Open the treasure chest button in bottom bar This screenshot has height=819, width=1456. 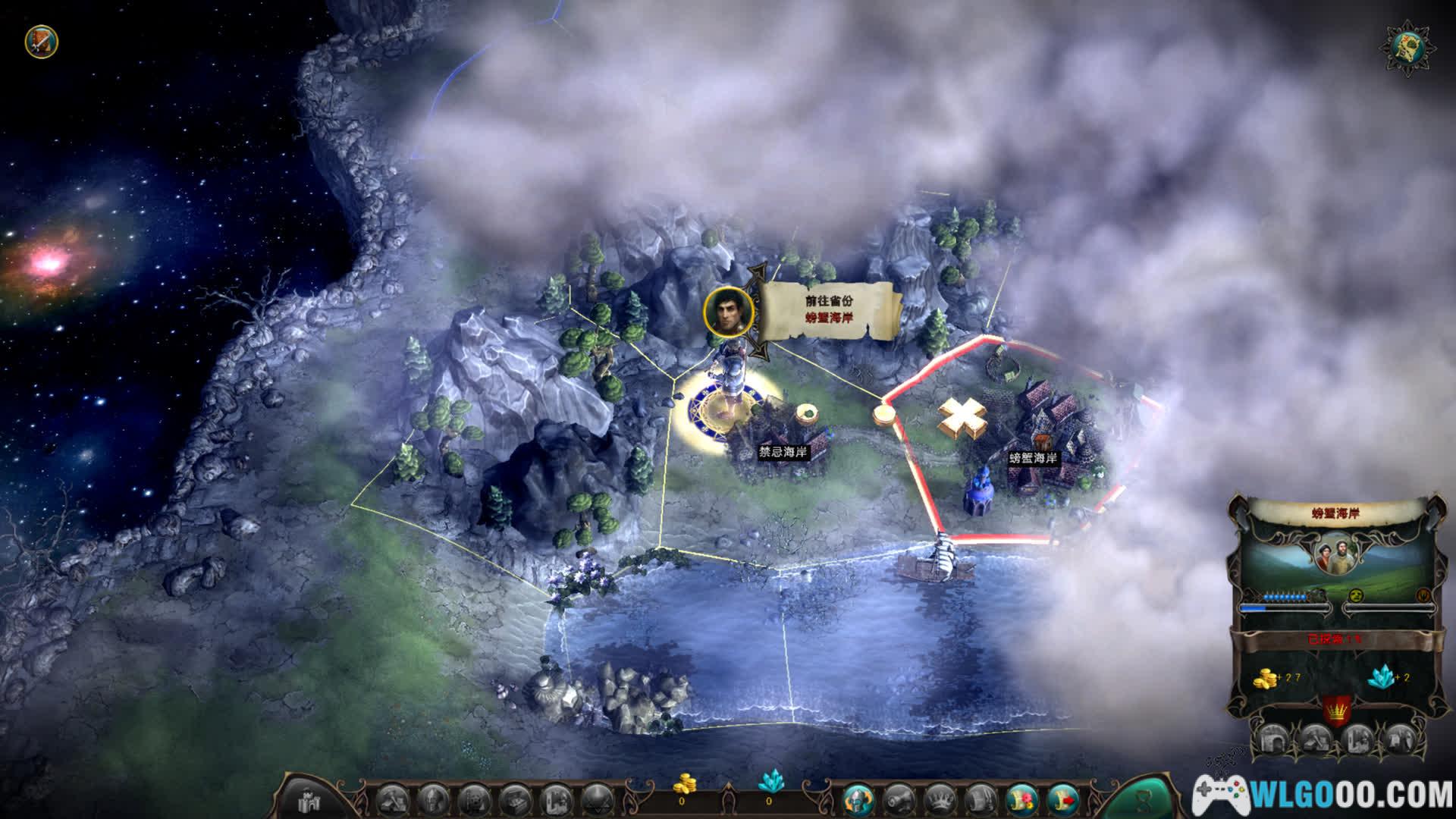click(x=516, y=799)
